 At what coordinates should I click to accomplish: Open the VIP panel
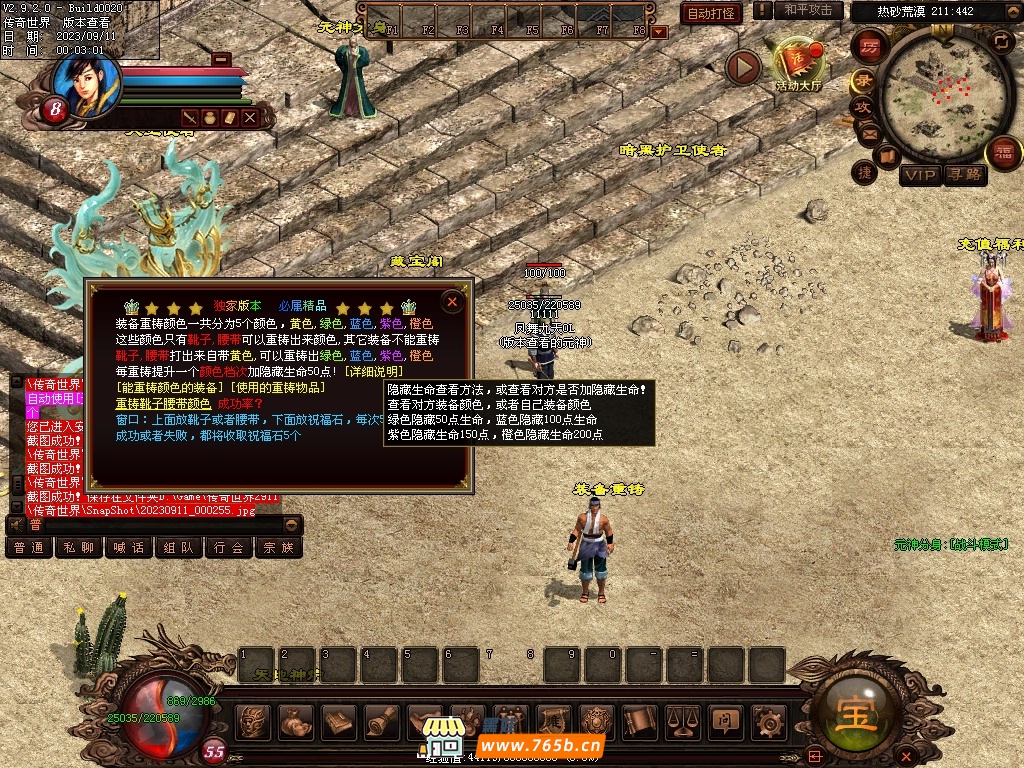pos(920,176)
